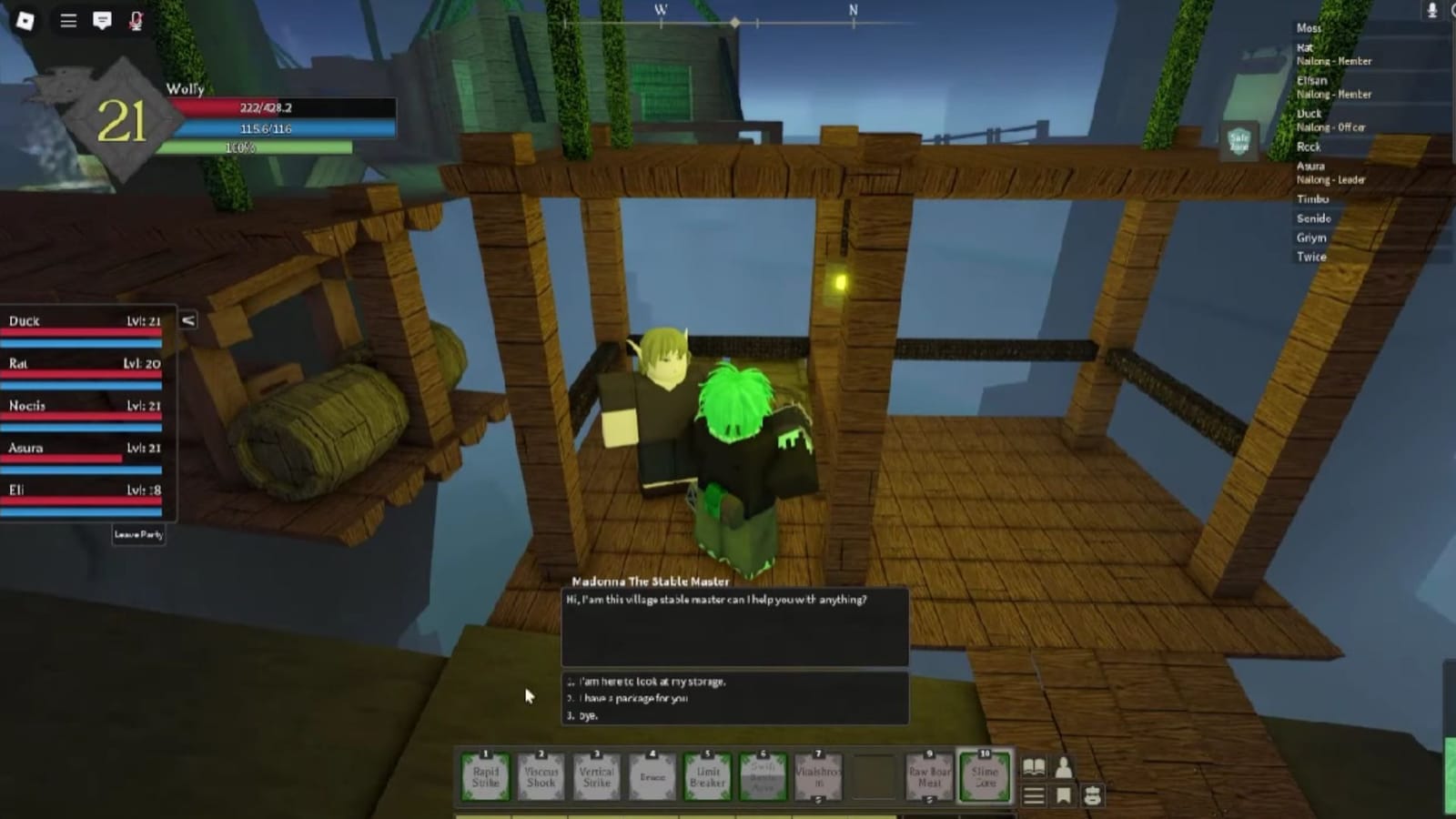Expand the bookmark icon panel near the inventory

(x=1063, y=795)
